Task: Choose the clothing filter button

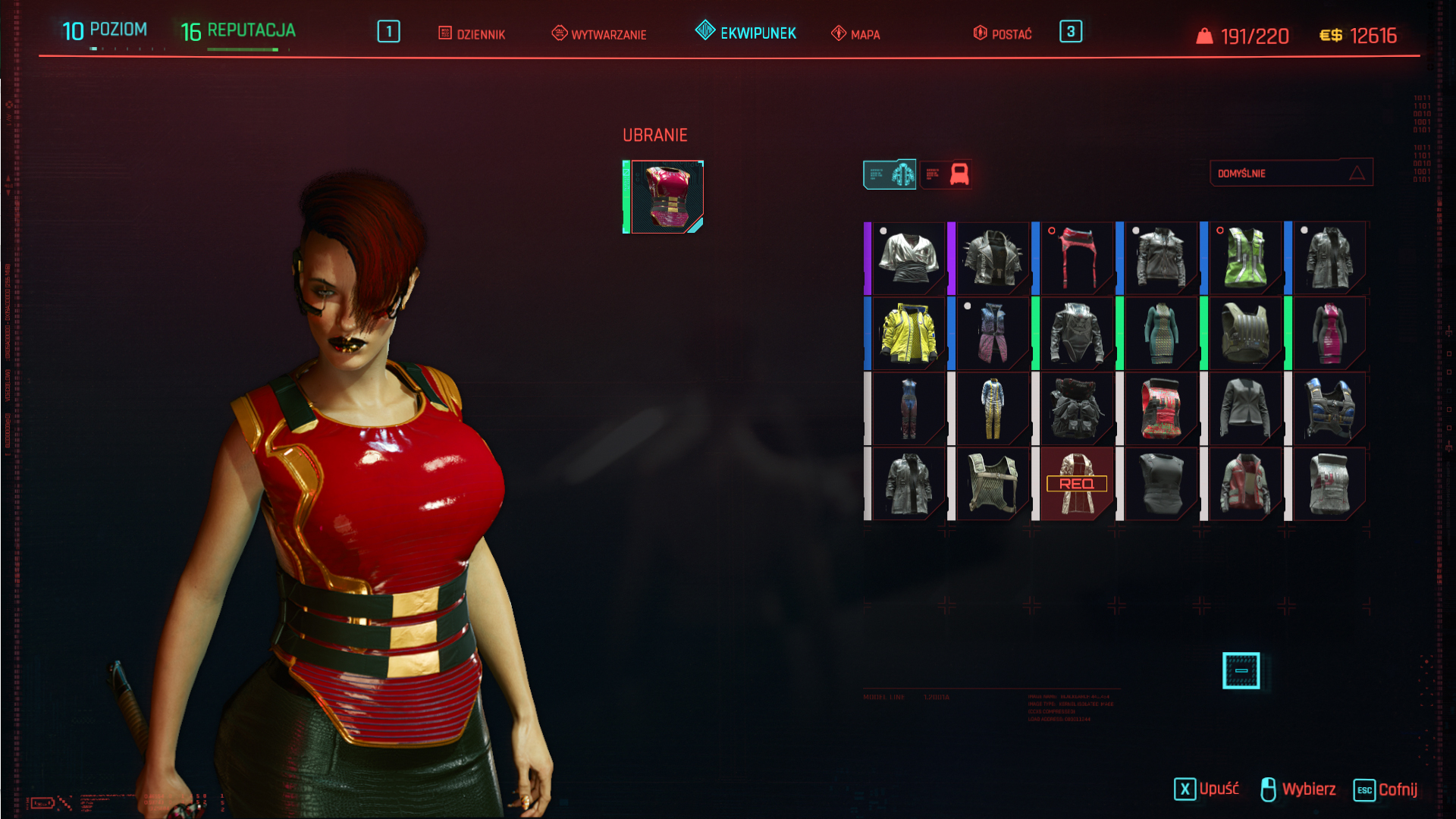Action: [890, 174]
